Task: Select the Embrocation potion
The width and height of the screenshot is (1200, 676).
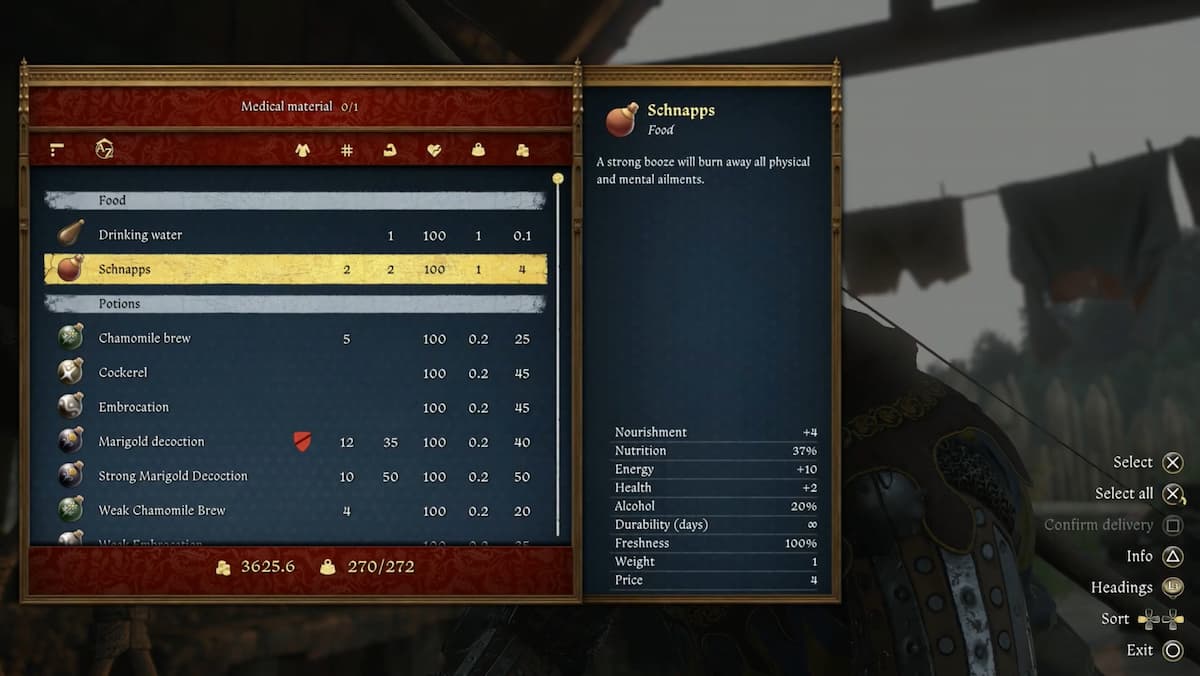Action: tap(295, 407)
